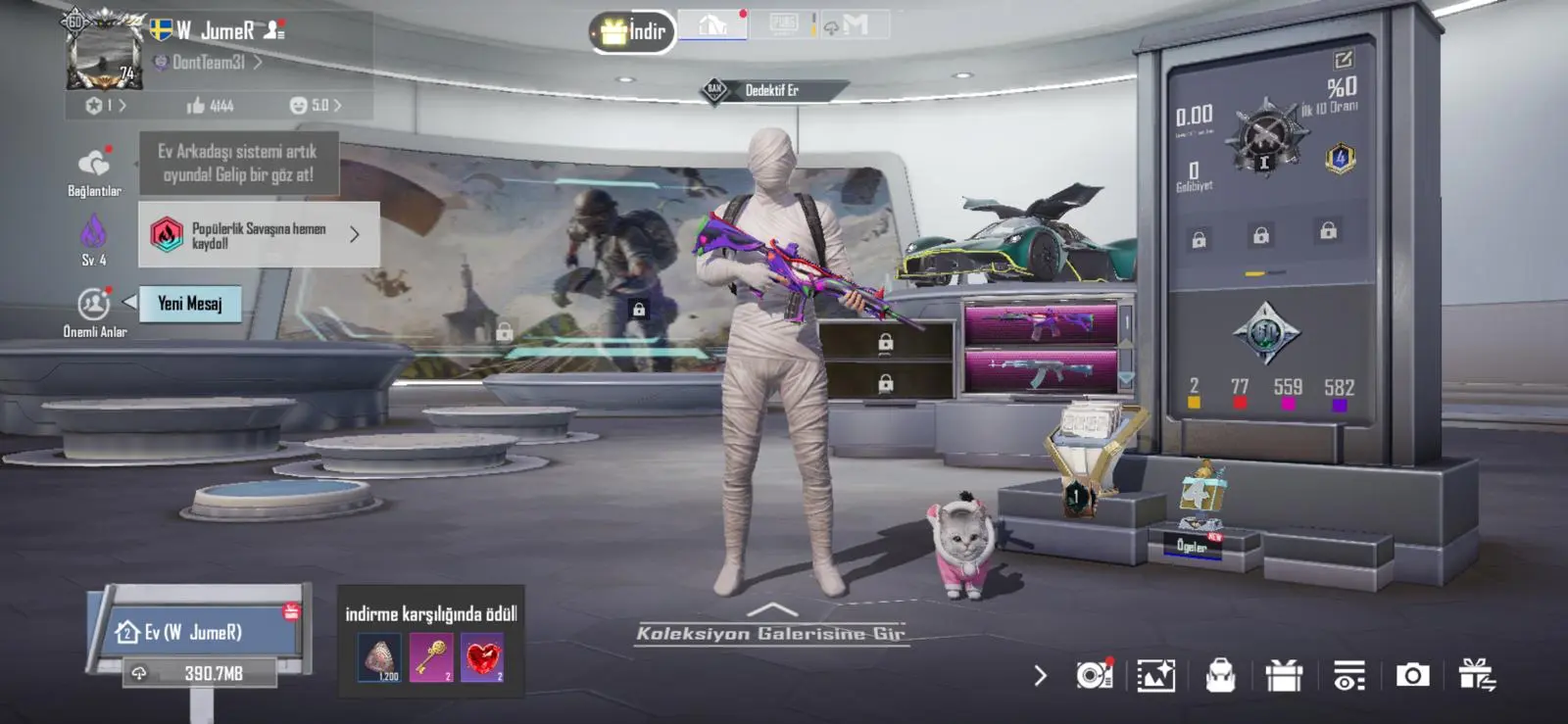This screenshot has width=1568, height=724.
Task: Click the edit pencil icon on stats panel
Action: tap(1343, 60)
